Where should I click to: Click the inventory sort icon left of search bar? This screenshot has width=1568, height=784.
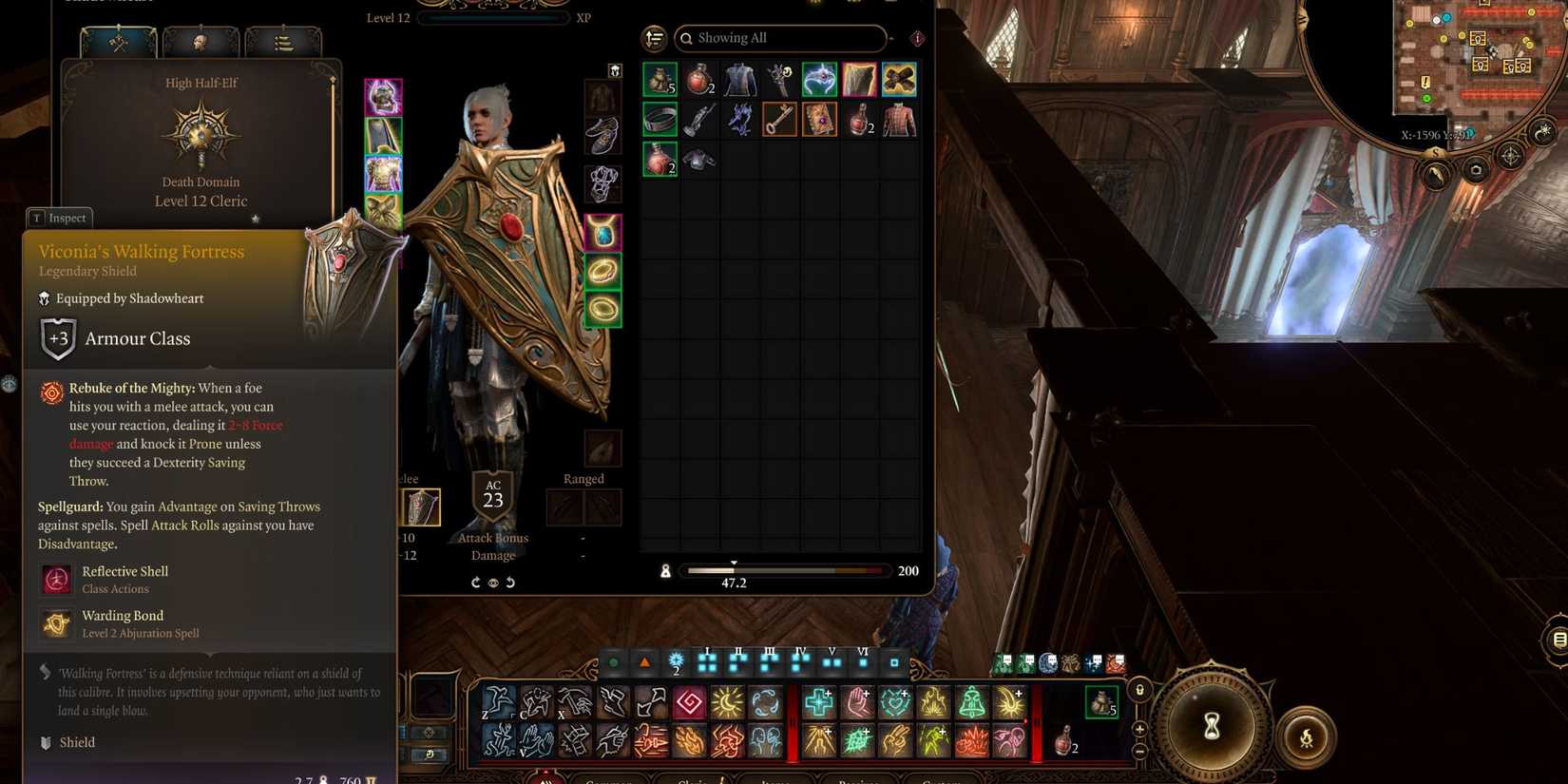pos(654,38)
